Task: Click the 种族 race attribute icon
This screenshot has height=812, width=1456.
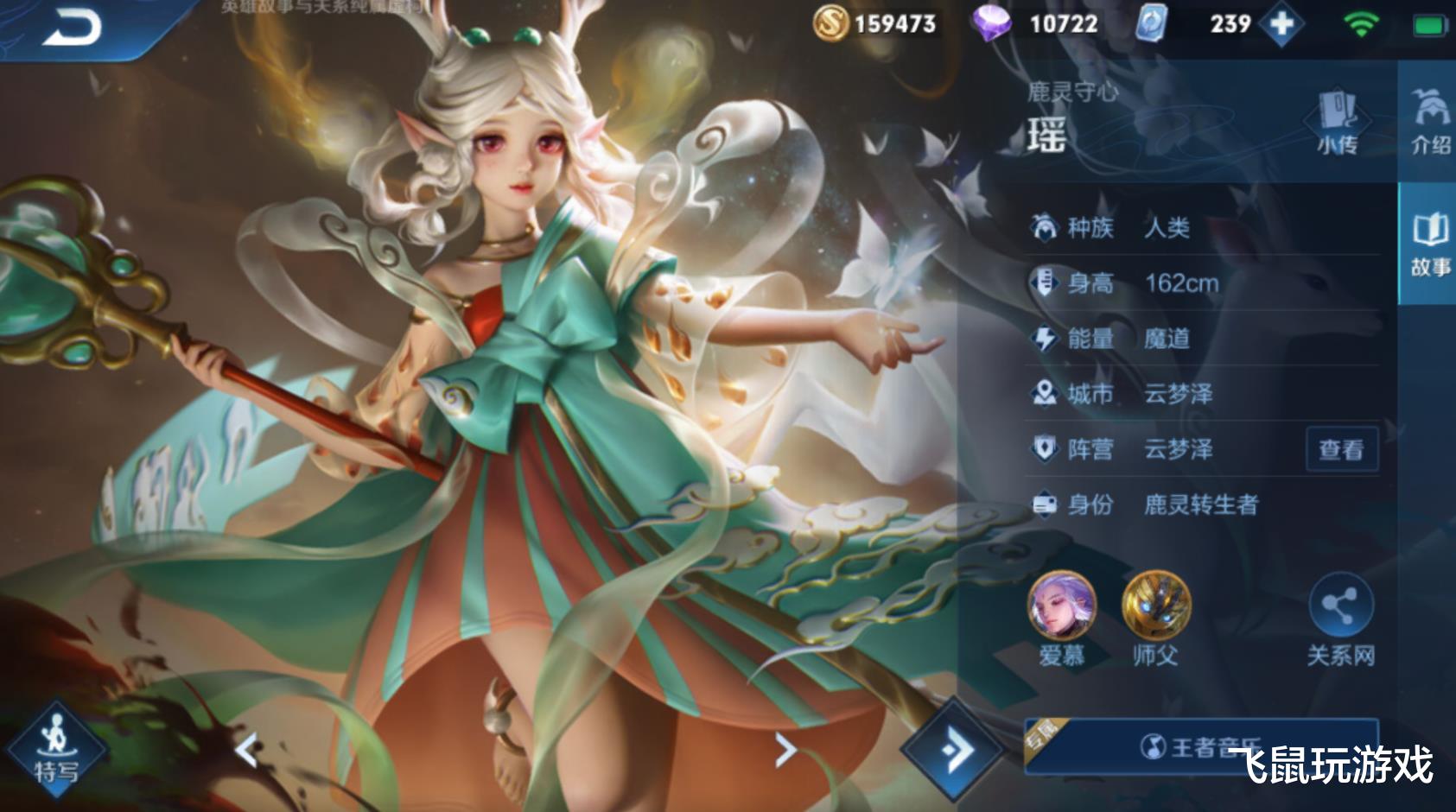Action: click(1045, 227)
